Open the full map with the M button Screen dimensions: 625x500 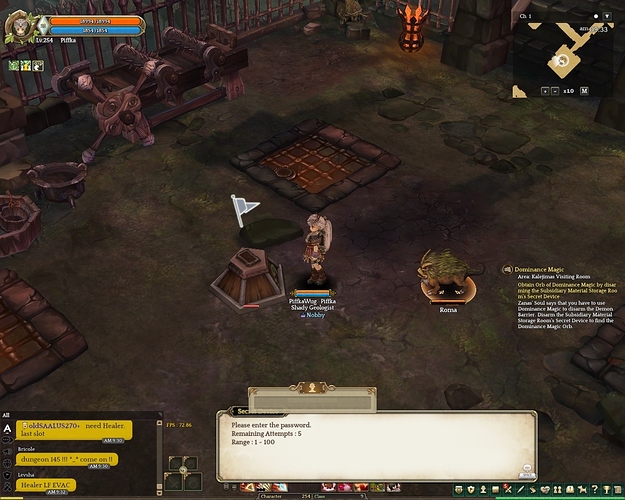point(583,90)
